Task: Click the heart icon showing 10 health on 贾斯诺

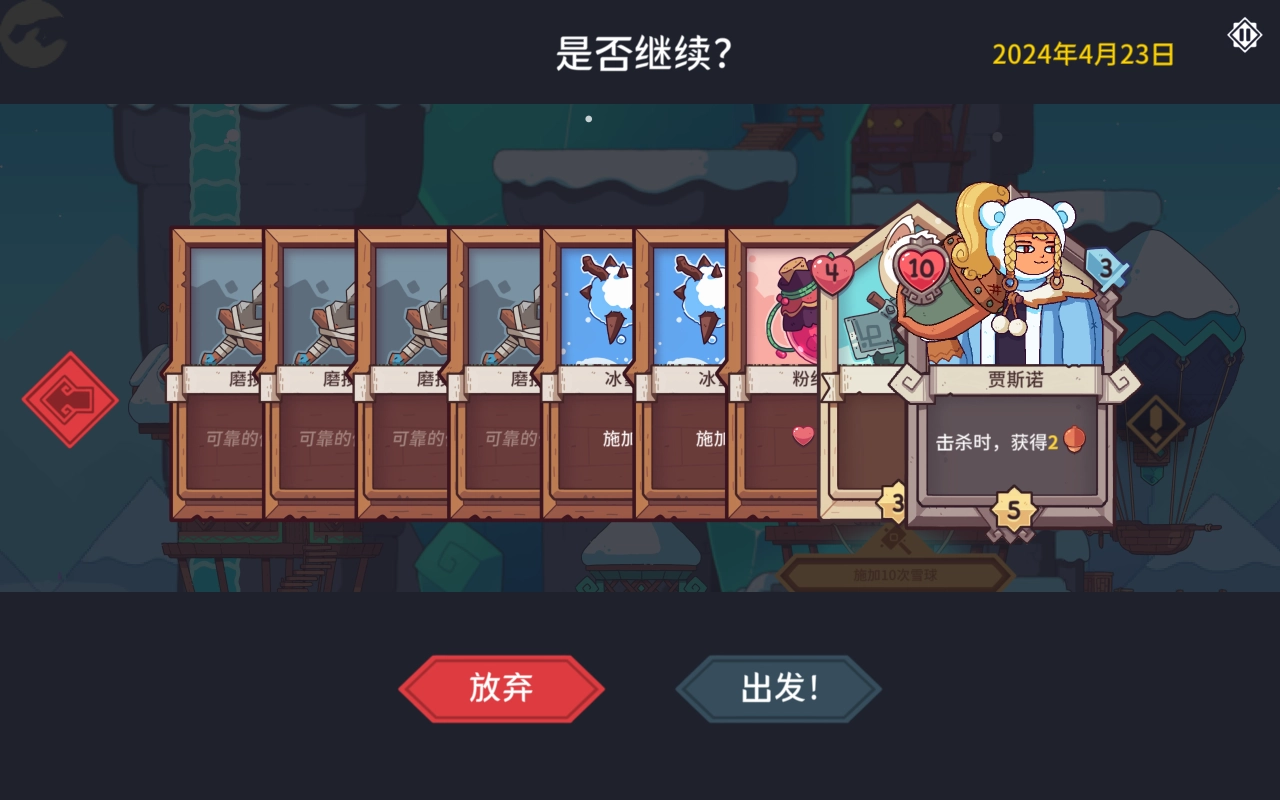Action: (x=921, y=268)
